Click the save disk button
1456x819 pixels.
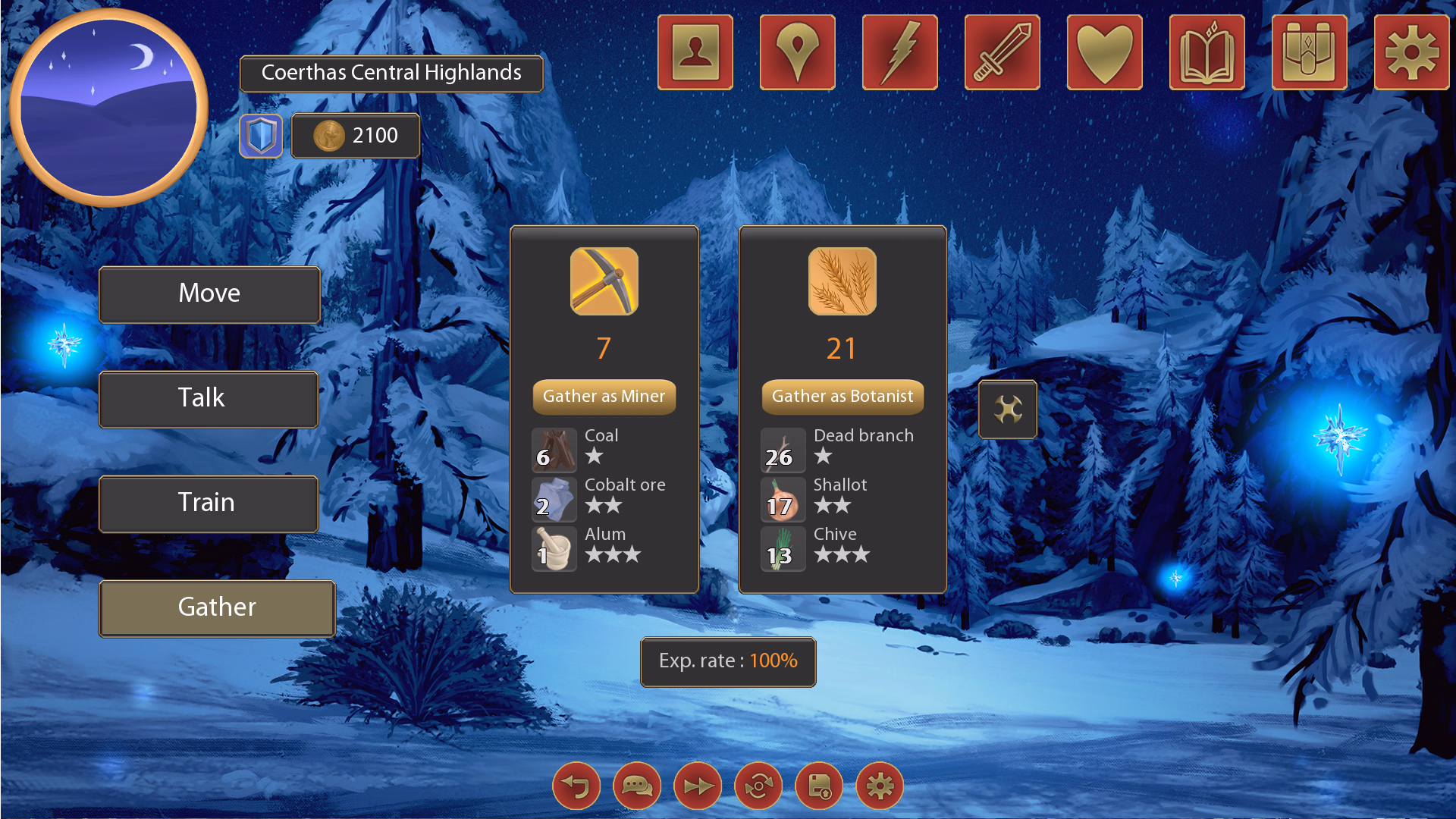click(819, 786)
